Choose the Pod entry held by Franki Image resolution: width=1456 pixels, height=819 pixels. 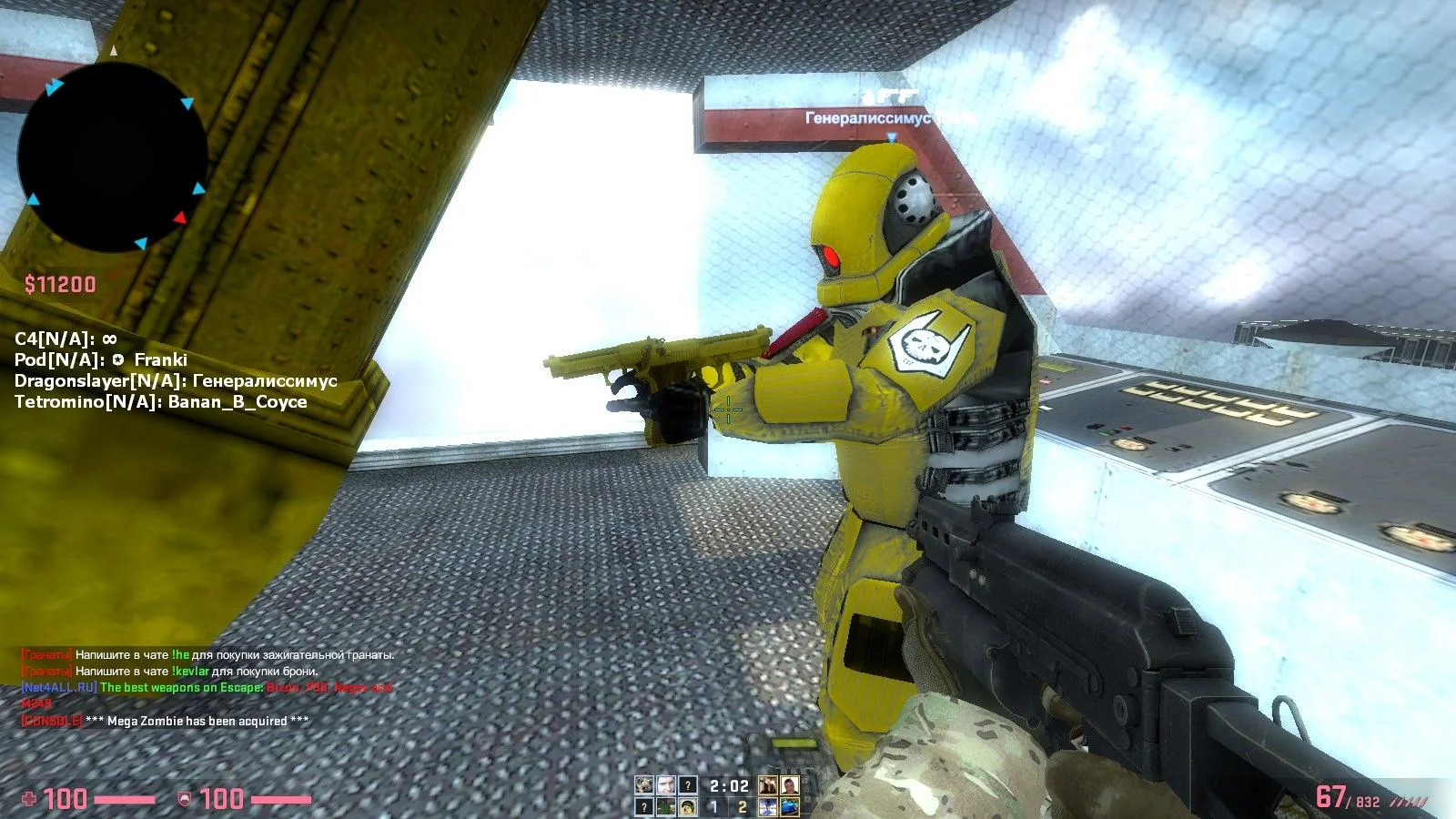(x=101, y=360)
